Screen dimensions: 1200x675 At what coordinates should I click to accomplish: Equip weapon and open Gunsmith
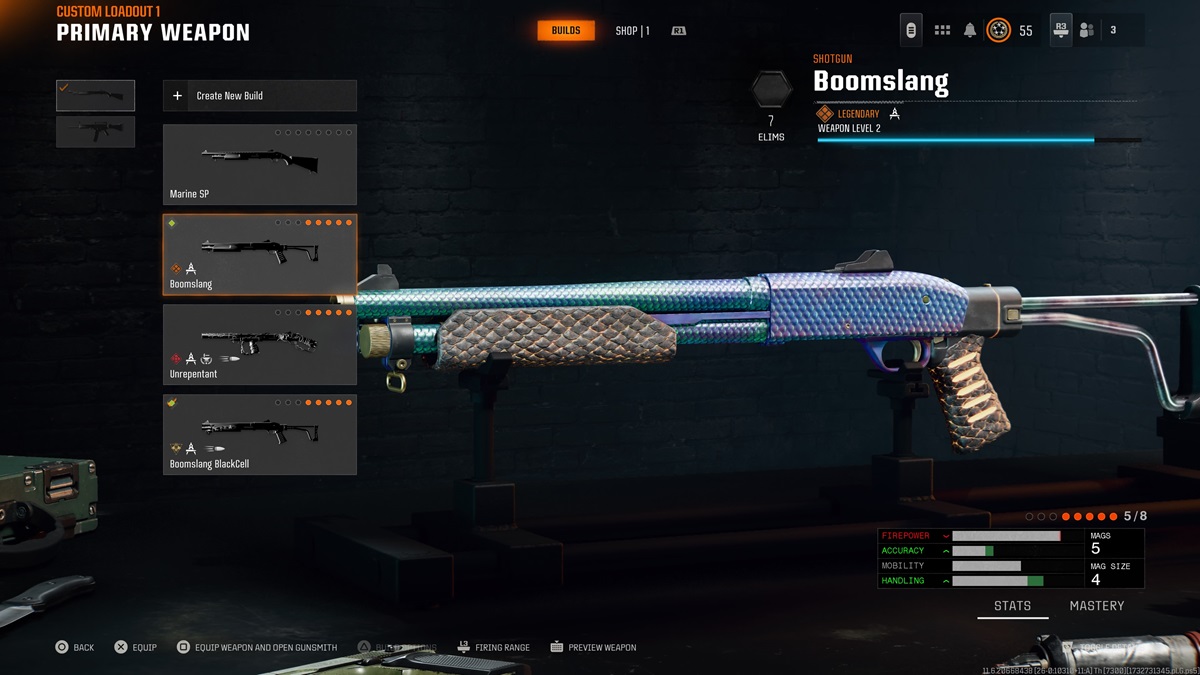257,648
